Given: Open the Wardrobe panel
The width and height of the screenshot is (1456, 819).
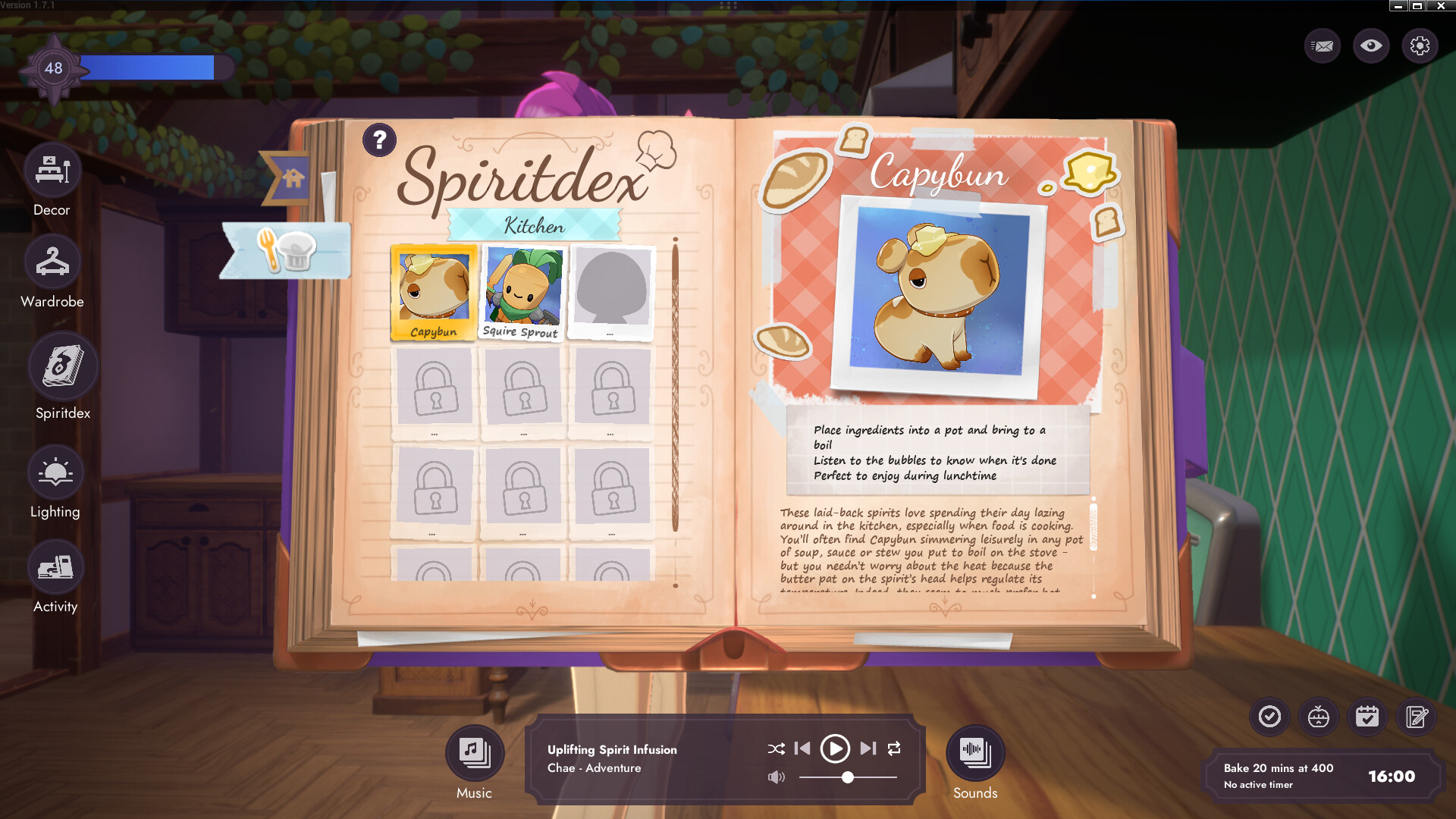Looking at the screenshot, I should [x=52, y=262].
